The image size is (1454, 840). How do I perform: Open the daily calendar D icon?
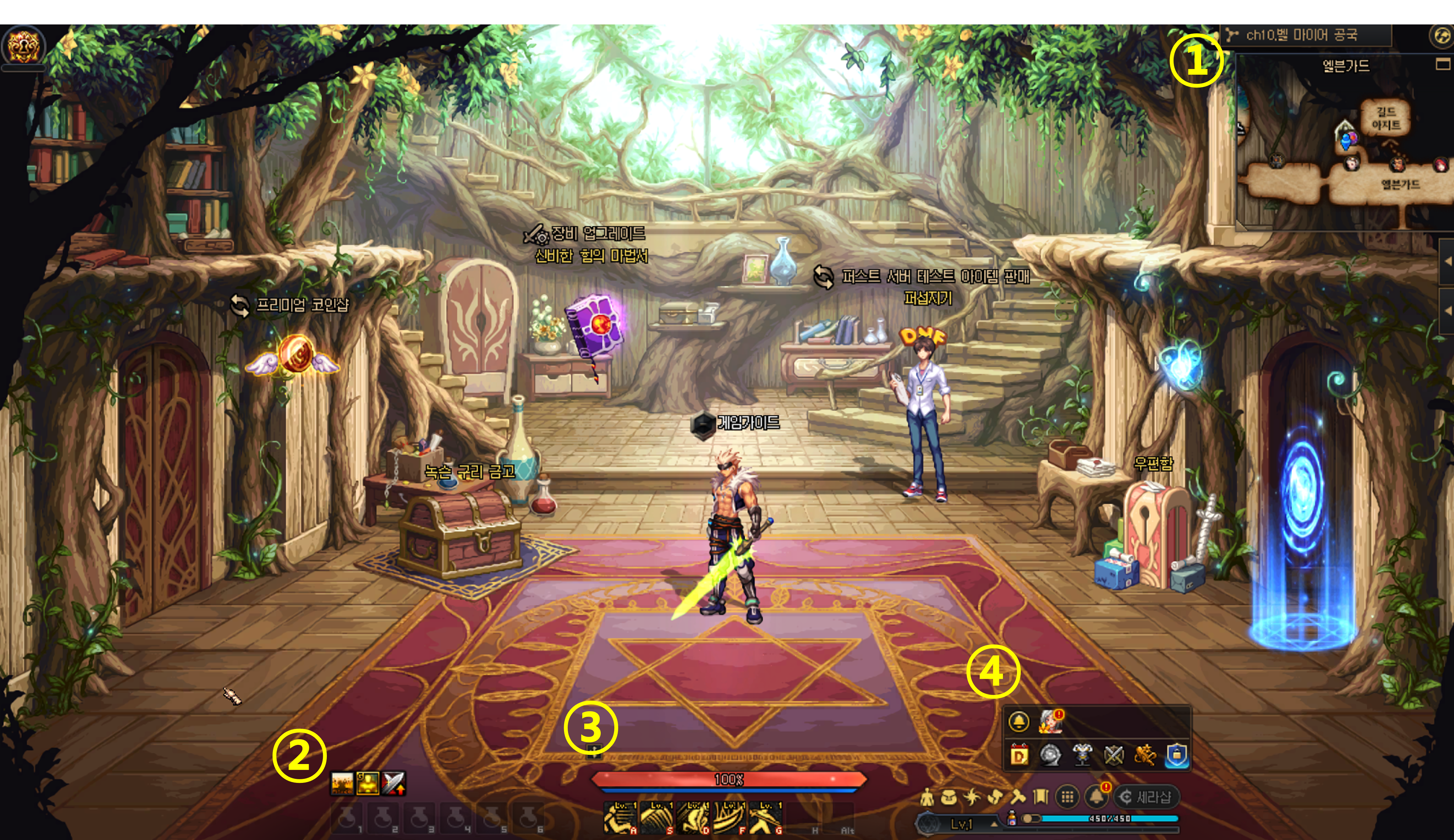tap(1019, 755)
